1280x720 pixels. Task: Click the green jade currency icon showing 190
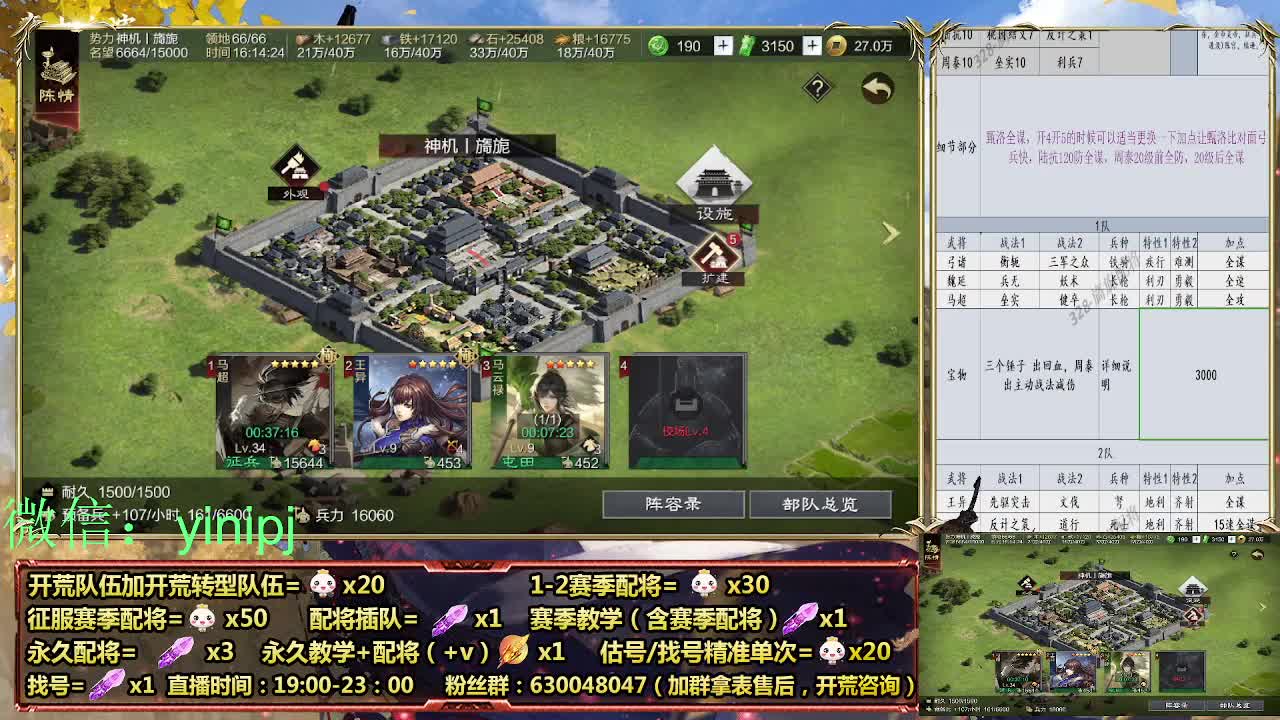[x=656, y=45]
